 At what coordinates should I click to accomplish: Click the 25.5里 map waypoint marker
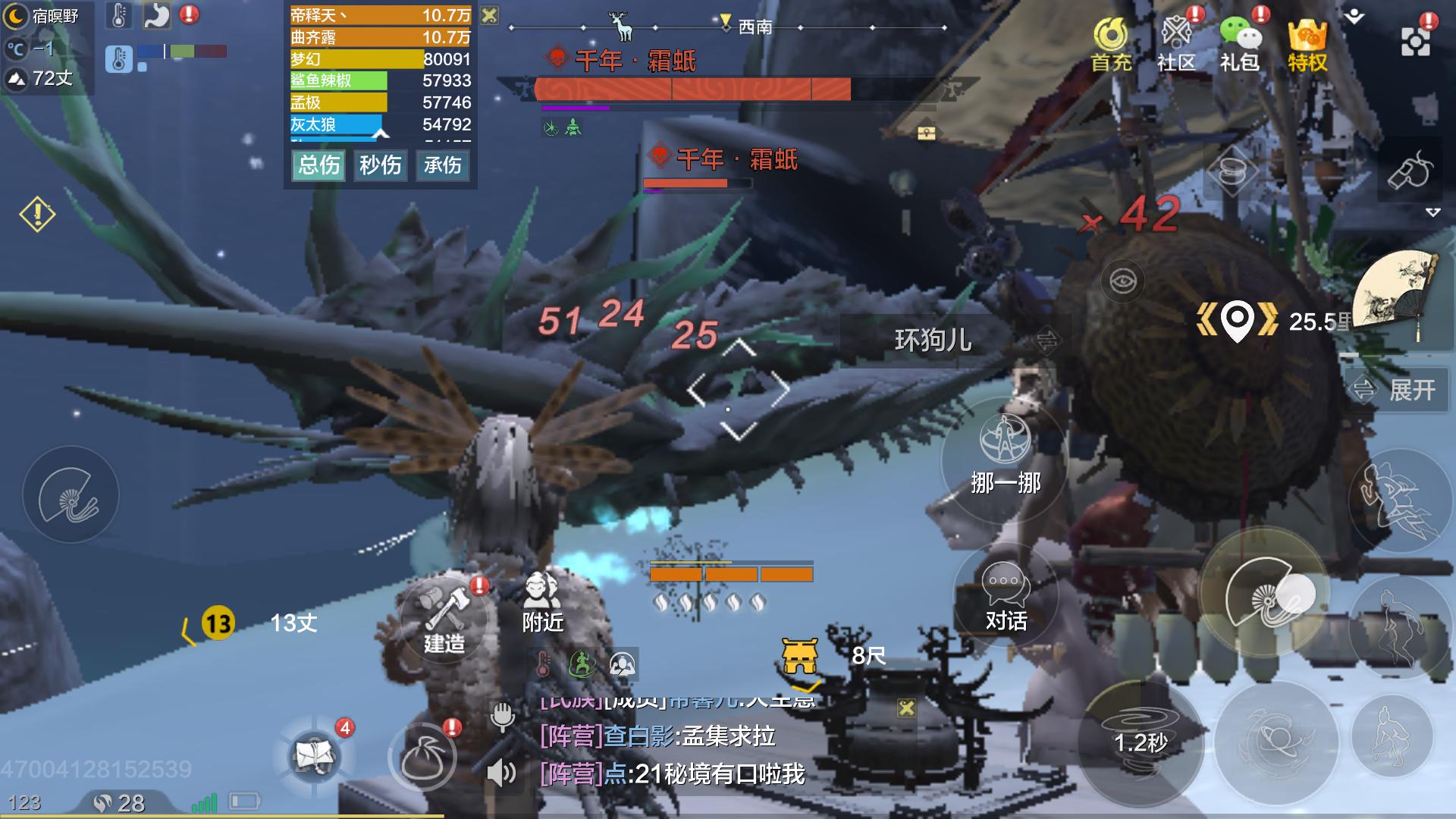(1238, 322)
